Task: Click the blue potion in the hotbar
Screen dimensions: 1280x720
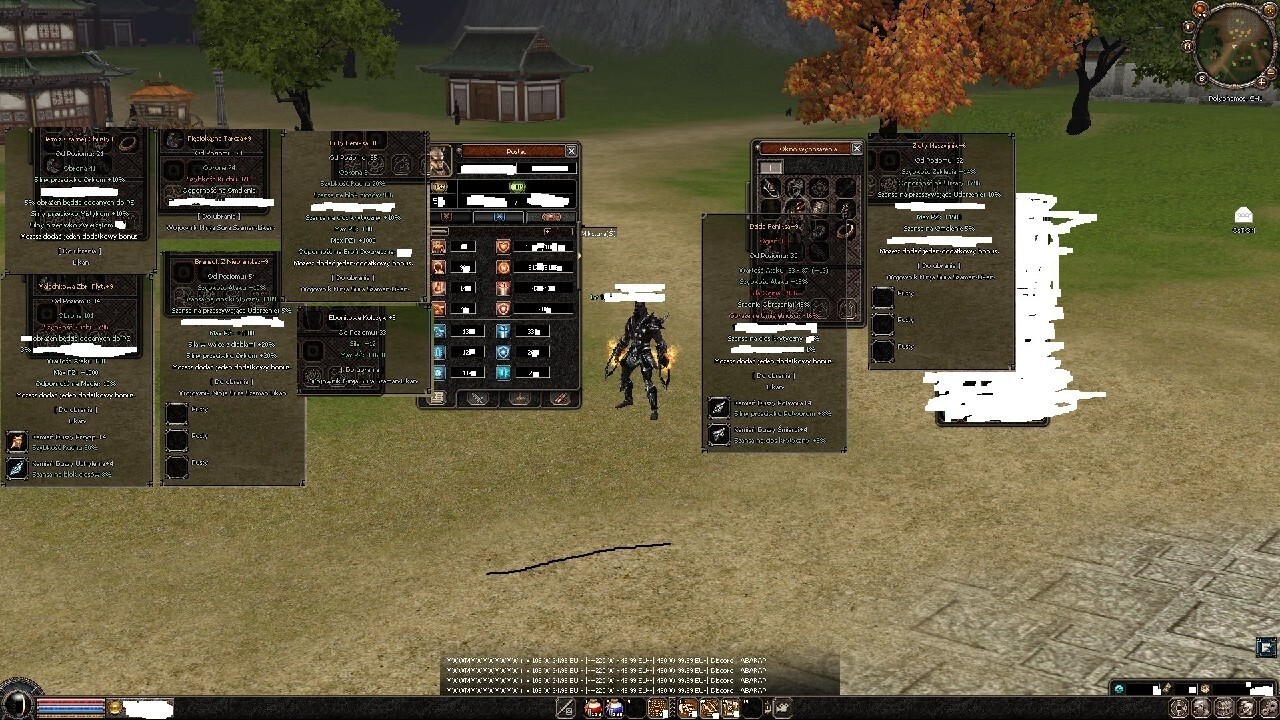Action: [615, 708]
